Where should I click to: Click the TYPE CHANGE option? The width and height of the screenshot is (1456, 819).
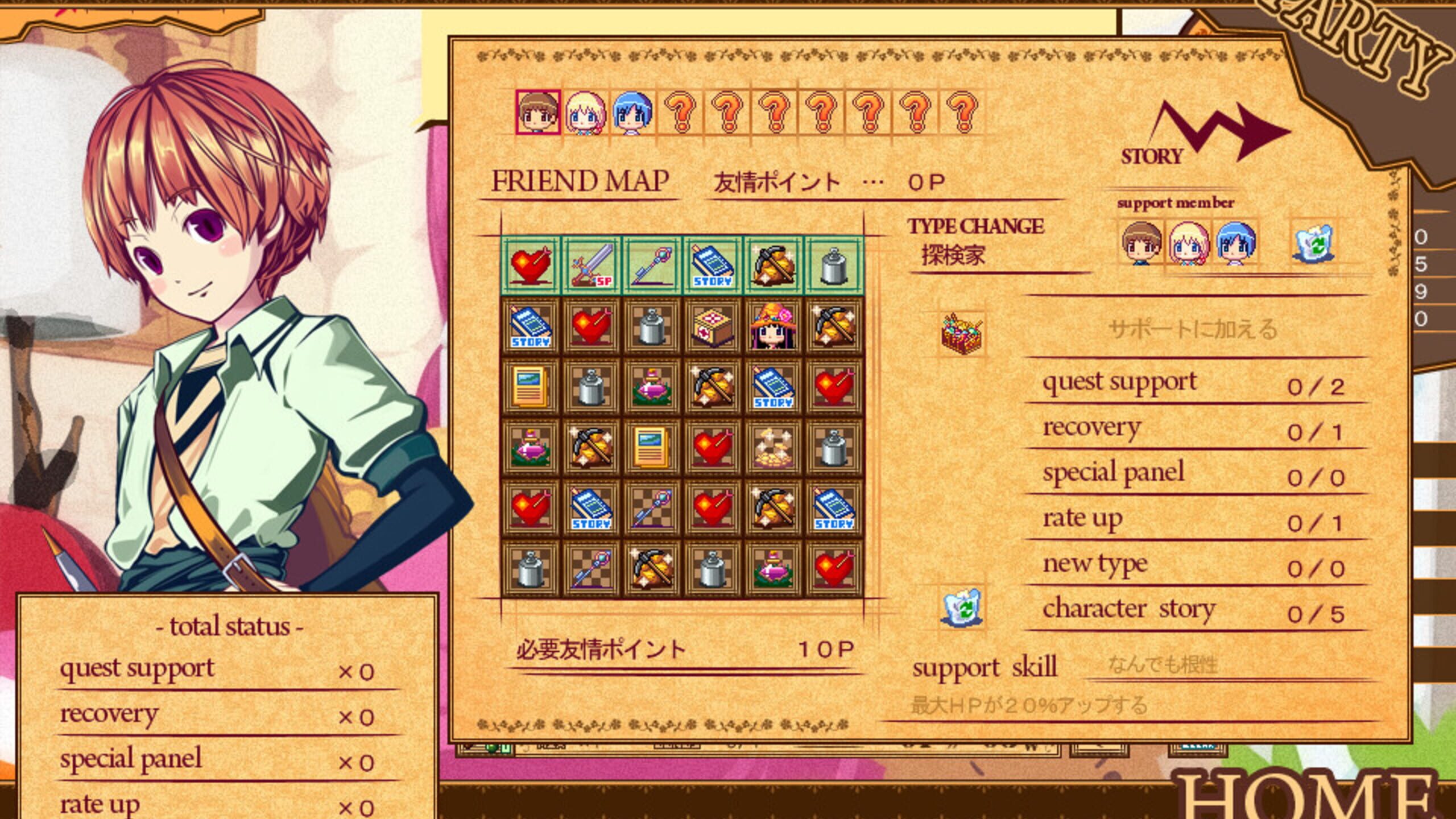975,226
